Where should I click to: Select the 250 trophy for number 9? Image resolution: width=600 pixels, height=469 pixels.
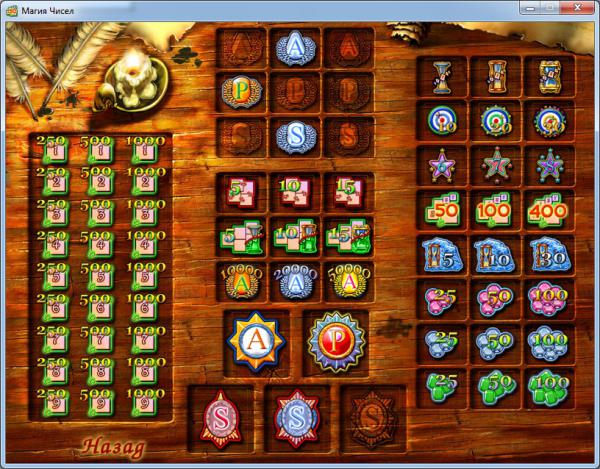(x=55, y=402)
